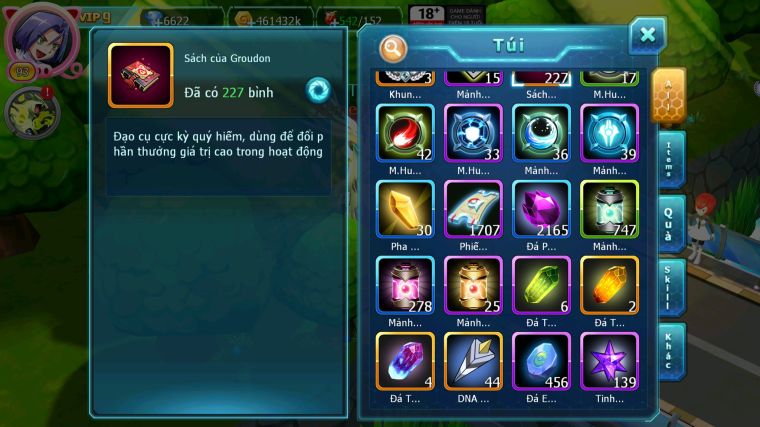Choose the orange crystal with 2
This screenshot has width=760, height=427.
click(x=609, y=285)
